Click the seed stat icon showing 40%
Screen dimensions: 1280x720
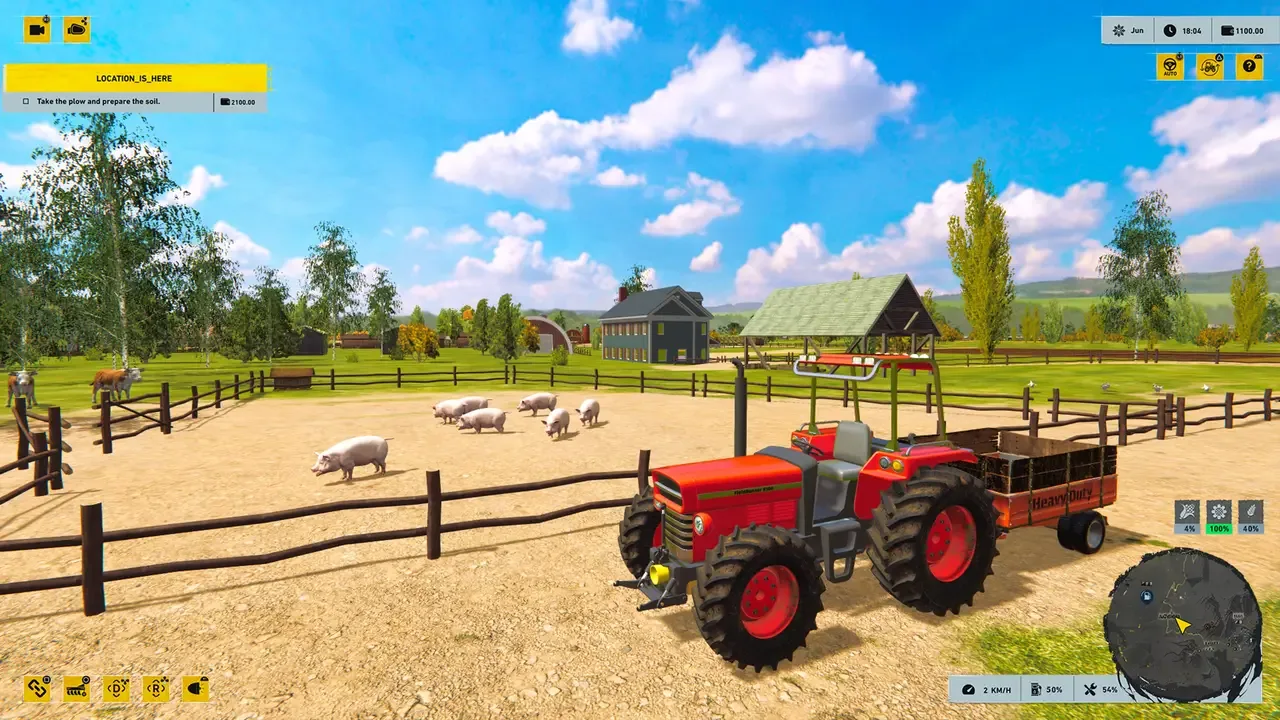1249,518
